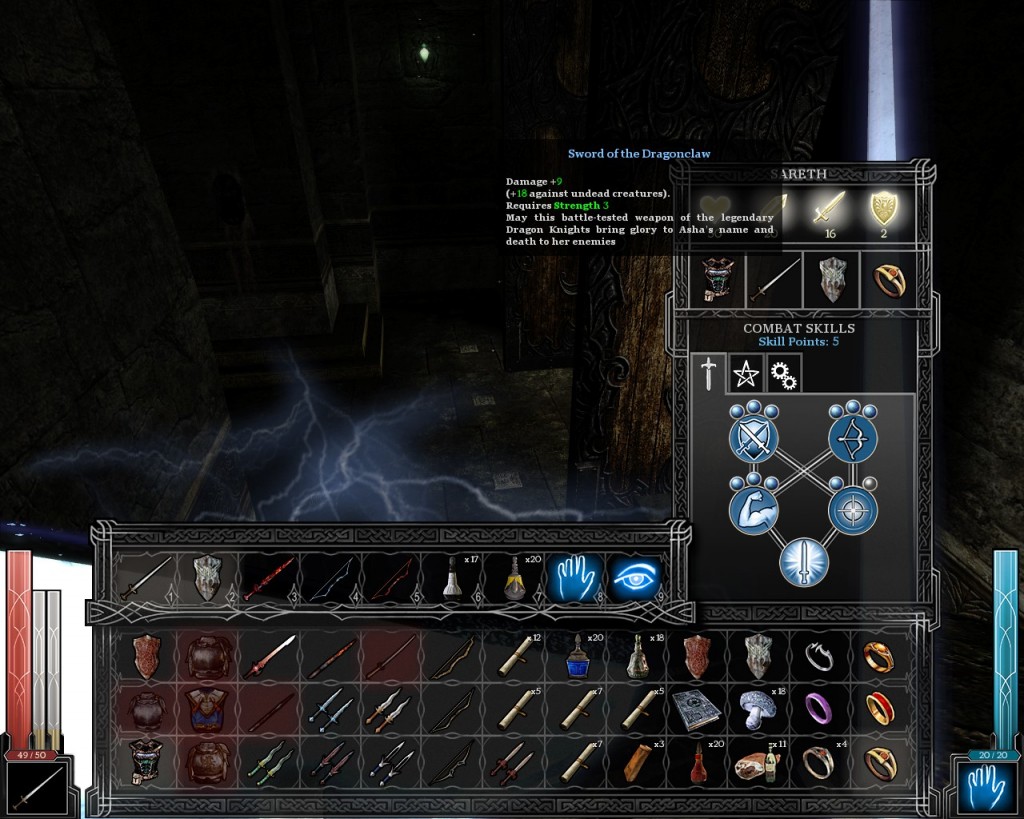Select the blue mana potion stack in the inventory
Viewport: 1024px width, 819px height.
click(575, 656)
